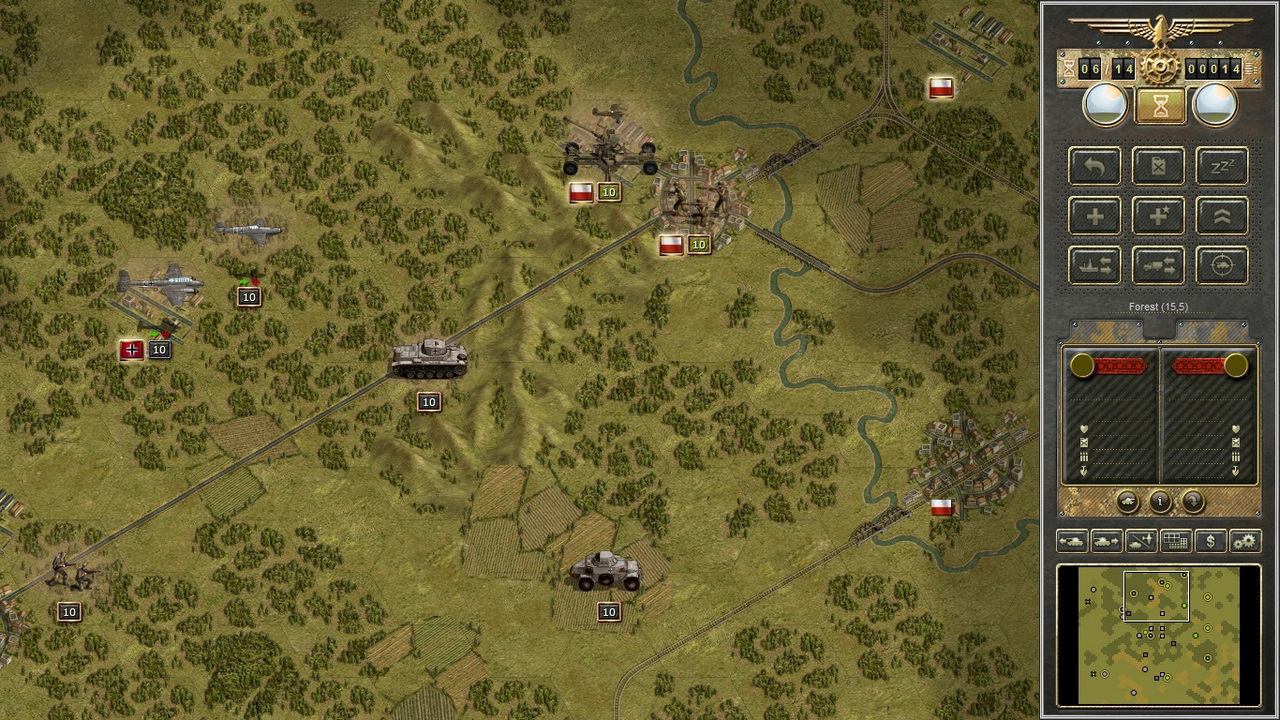This screenshot has height=720, width=1280.
Task: Put the unit to sleep
Action: (x=1222, y=166)
